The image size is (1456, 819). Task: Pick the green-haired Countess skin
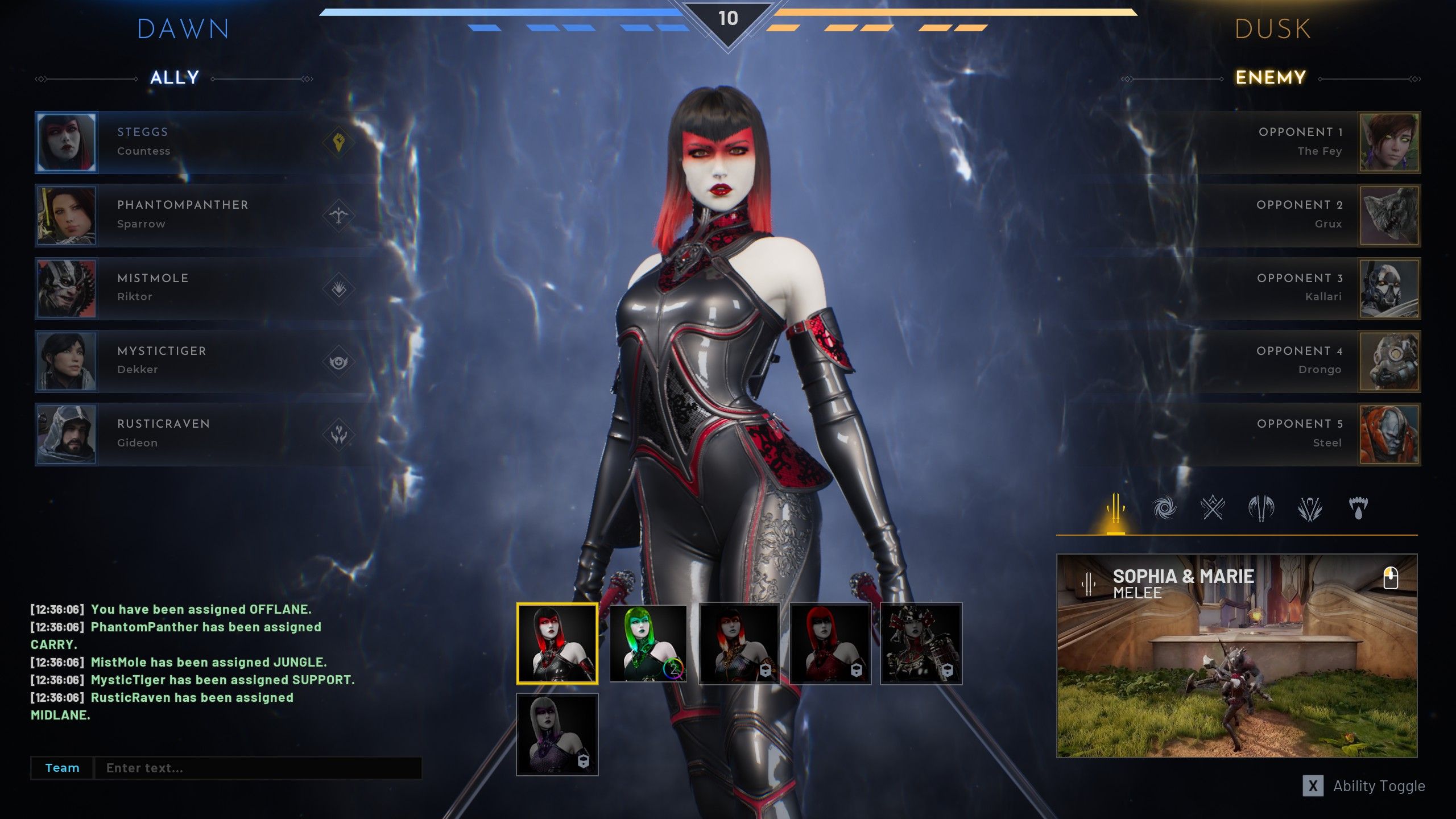point(648,643)
